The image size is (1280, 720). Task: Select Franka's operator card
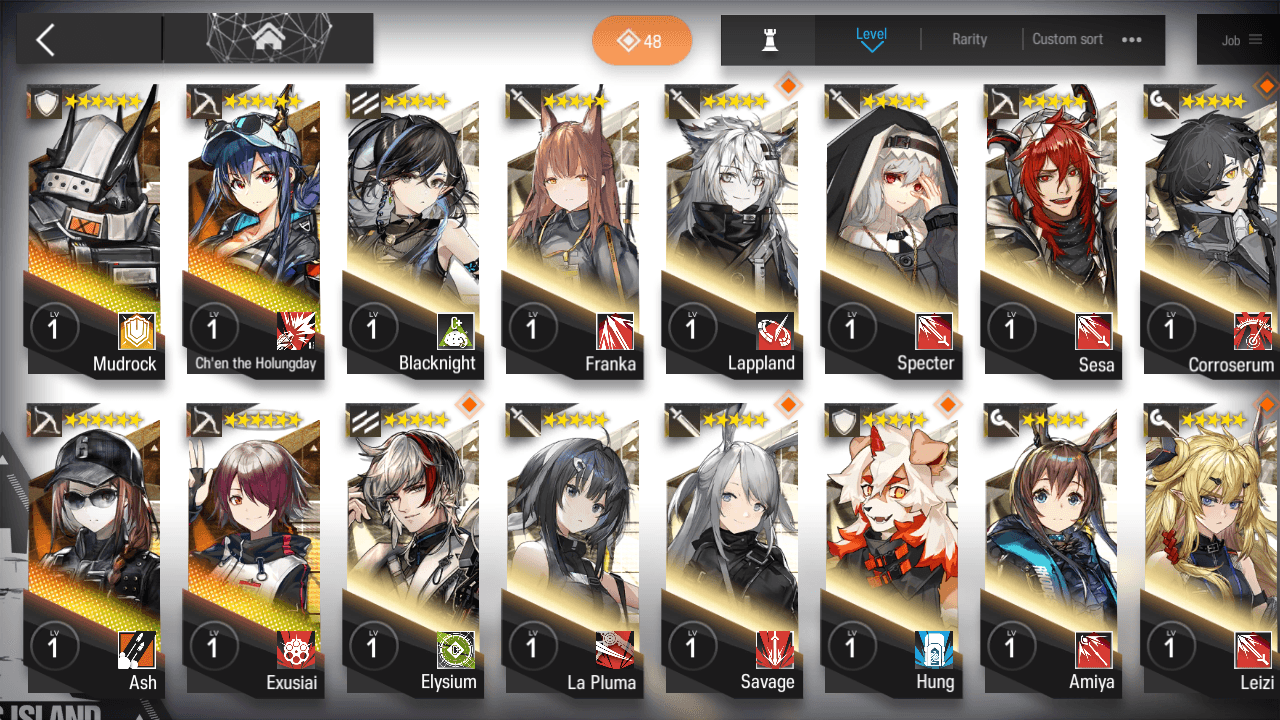572,230
